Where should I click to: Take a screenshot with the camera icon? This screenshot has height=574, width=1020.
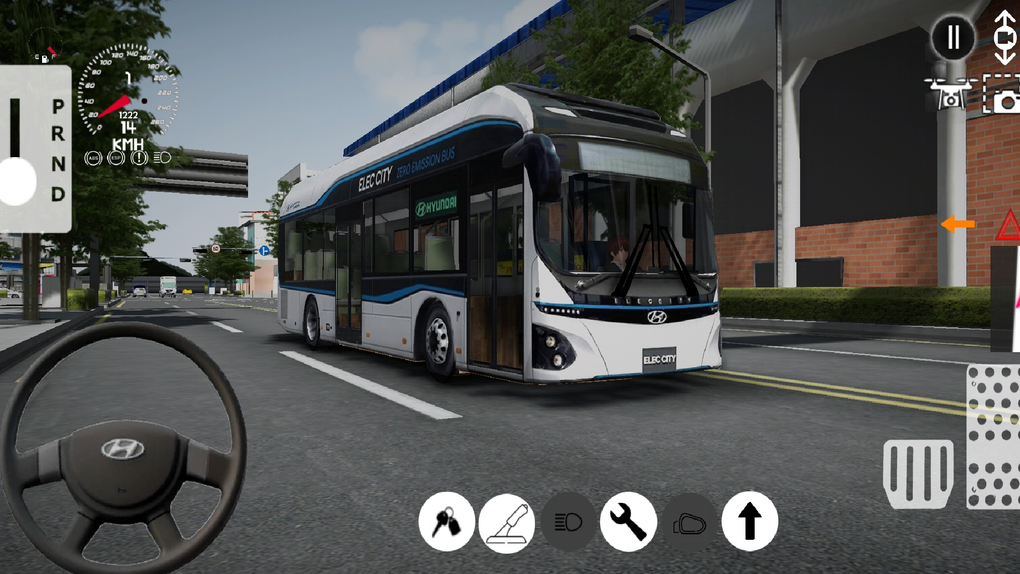tap(1002, 96)
